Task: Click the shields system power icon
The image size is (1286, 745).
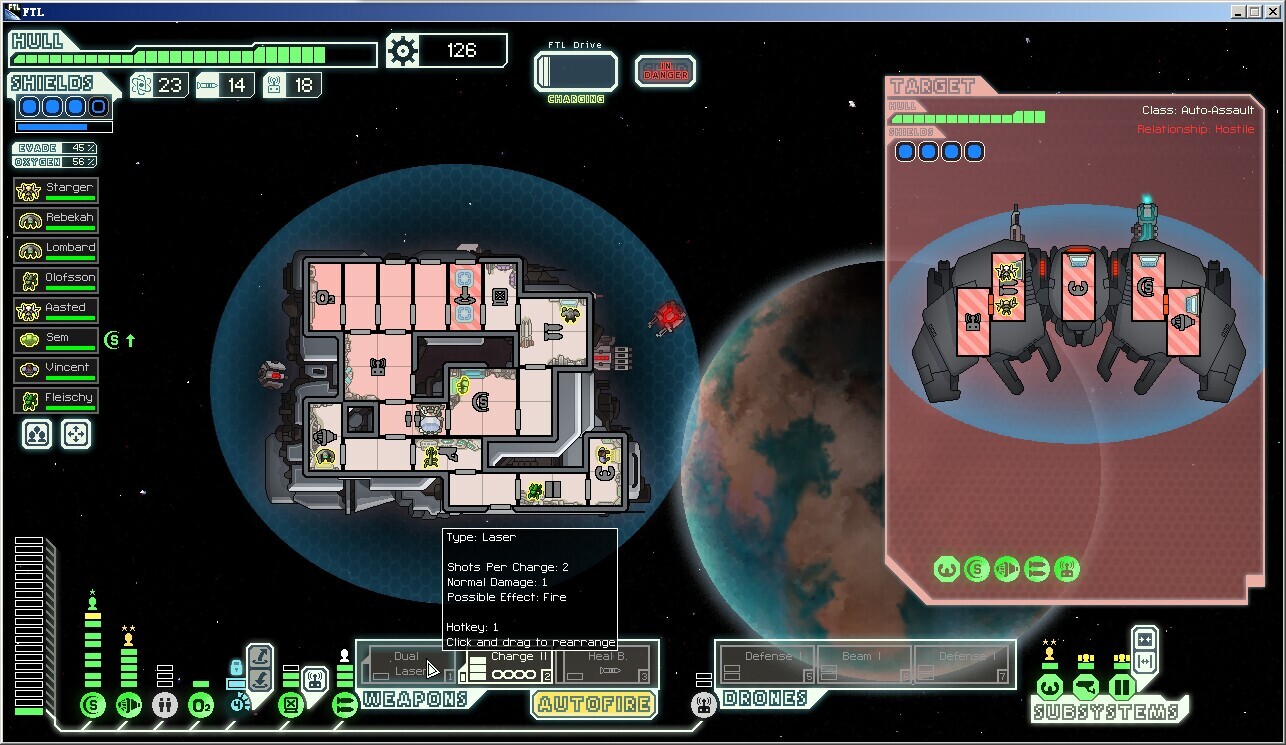Action: point(93,705)
